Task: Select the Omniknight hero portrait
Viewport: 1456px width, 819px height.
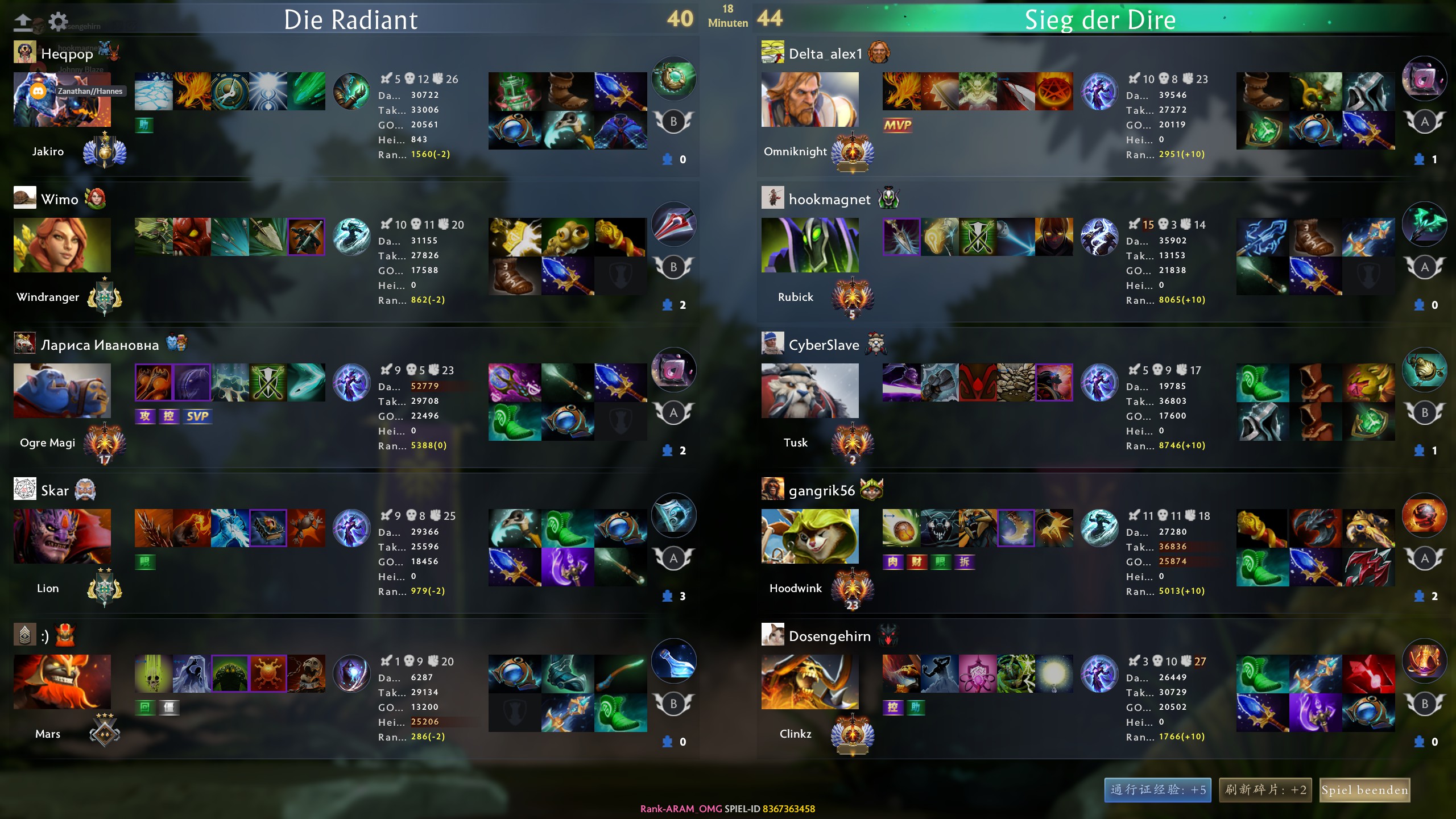Action: 810,100
